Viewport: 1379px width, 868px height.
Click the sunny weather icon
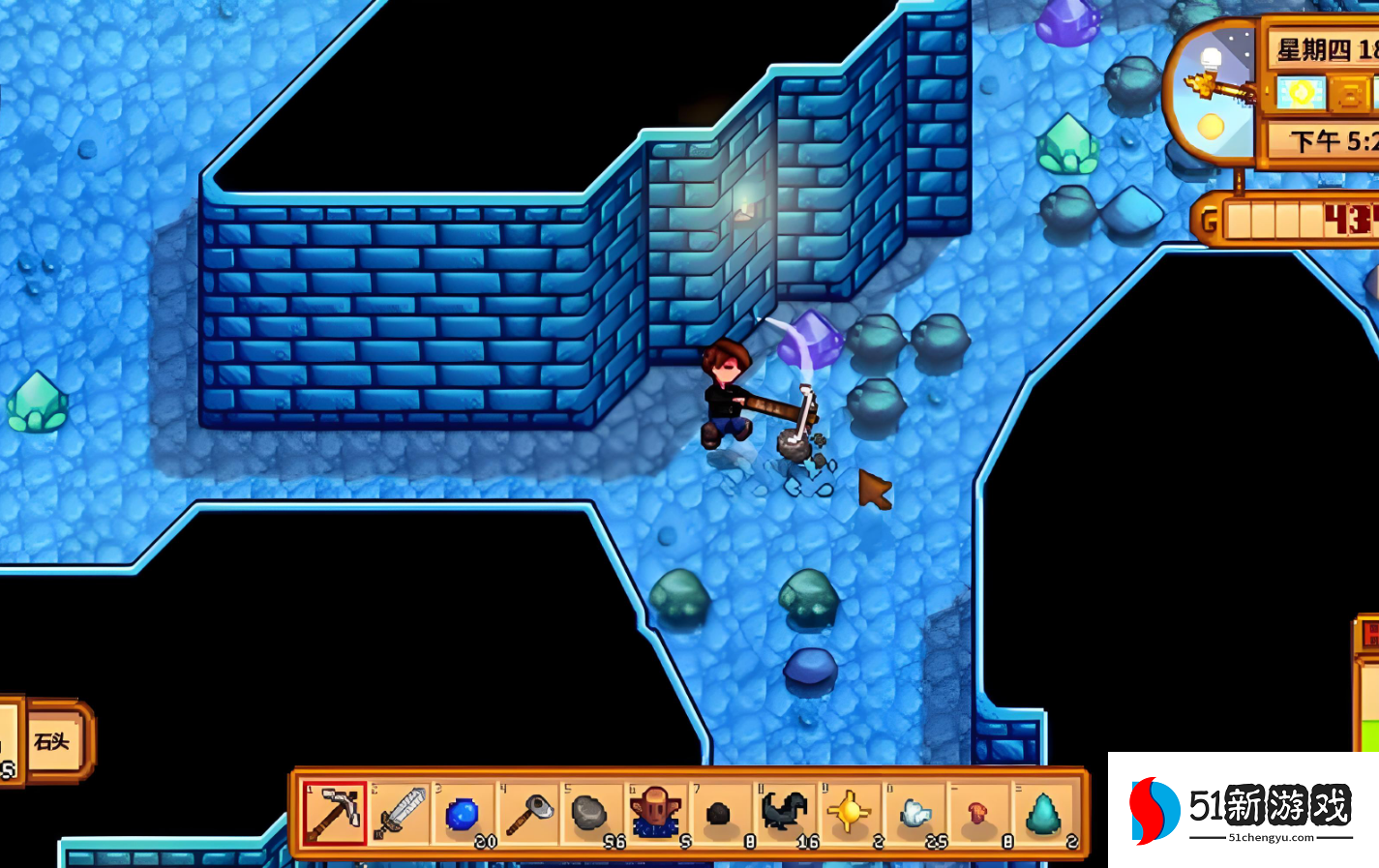click(1302, 94)
